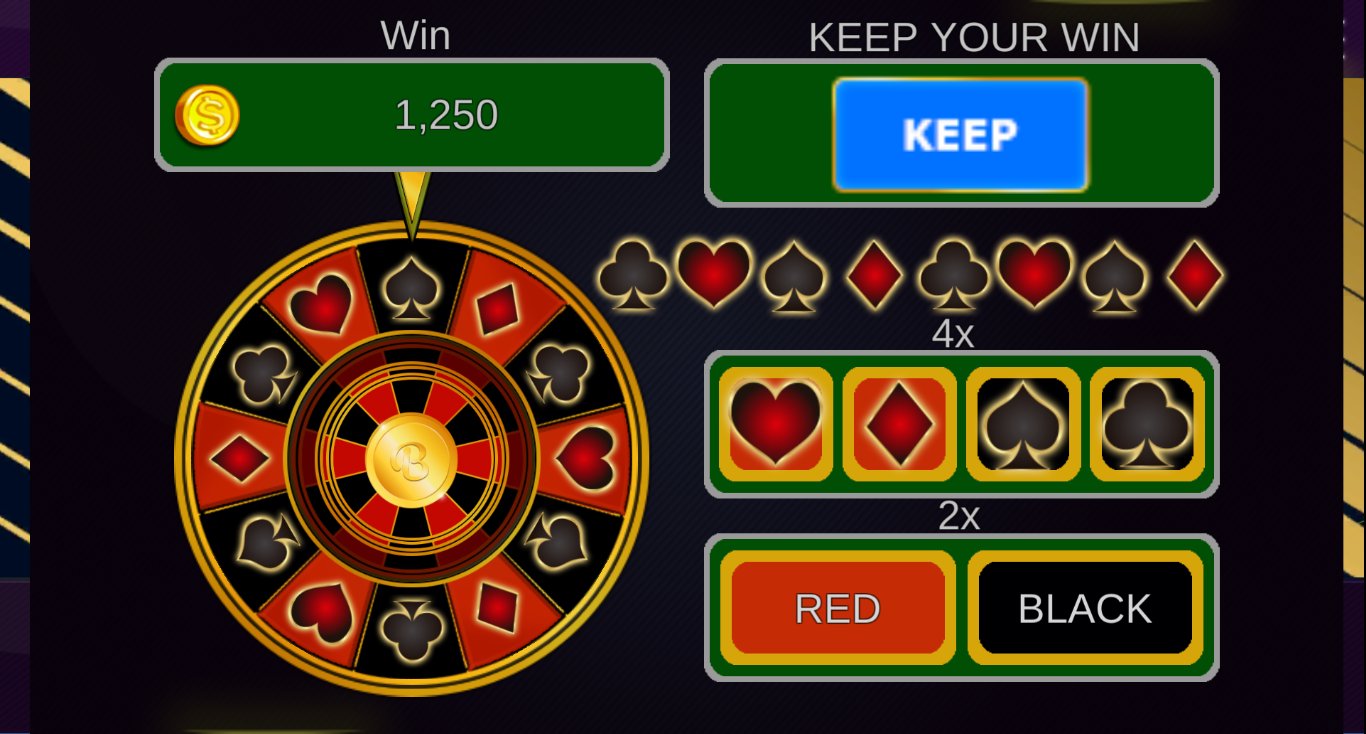
Task: Click the KEEP YOUR WIN heading
Action: click(x=973, y=37)
